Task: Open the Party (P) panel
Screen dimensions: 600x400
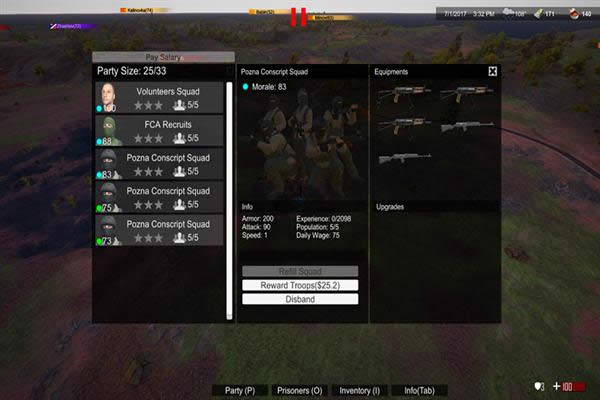Action: [x=240, y=390]
